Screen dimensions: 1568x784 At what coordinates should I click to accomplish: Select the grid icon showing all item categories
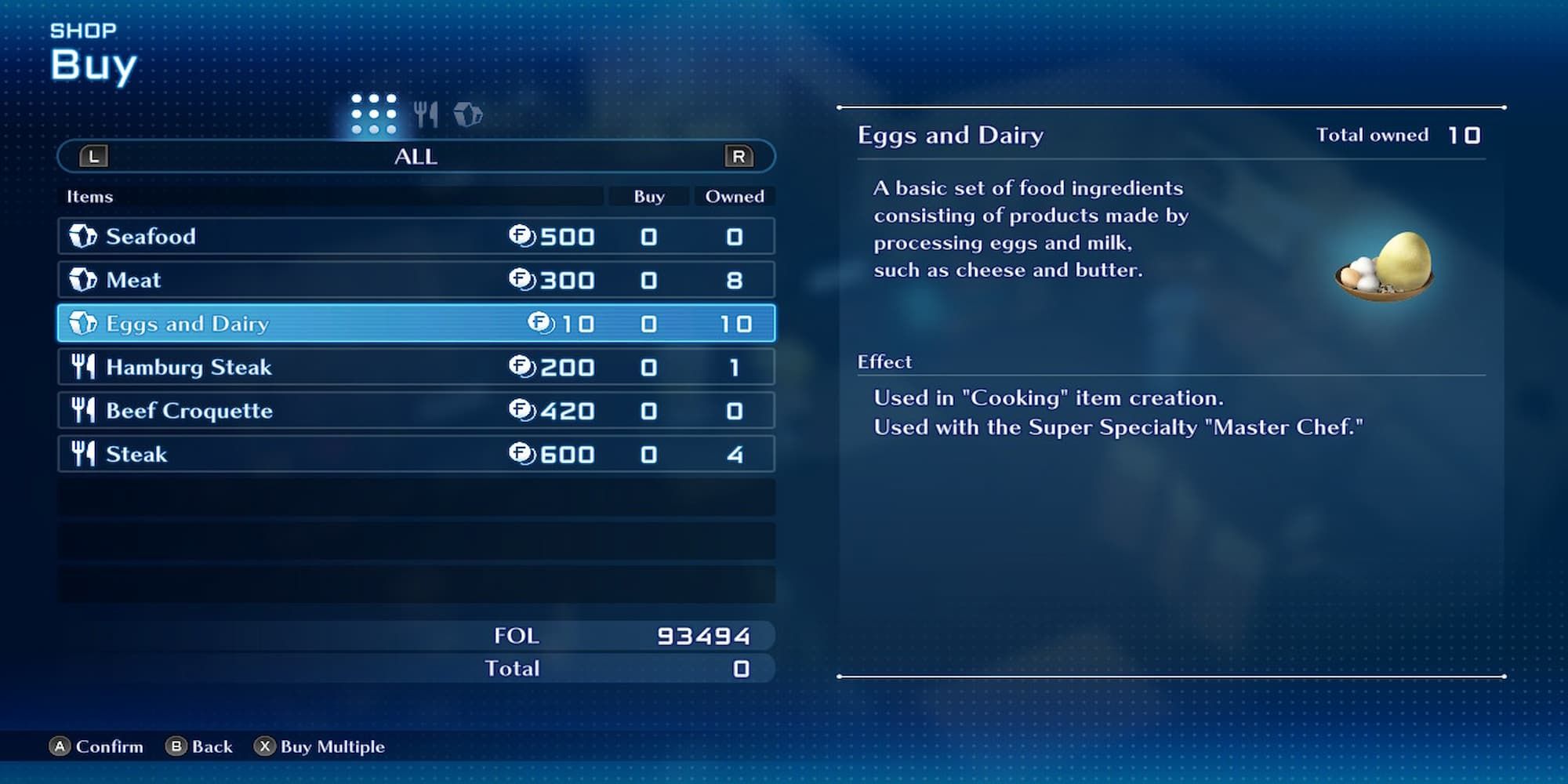click(x=375, y=112)
